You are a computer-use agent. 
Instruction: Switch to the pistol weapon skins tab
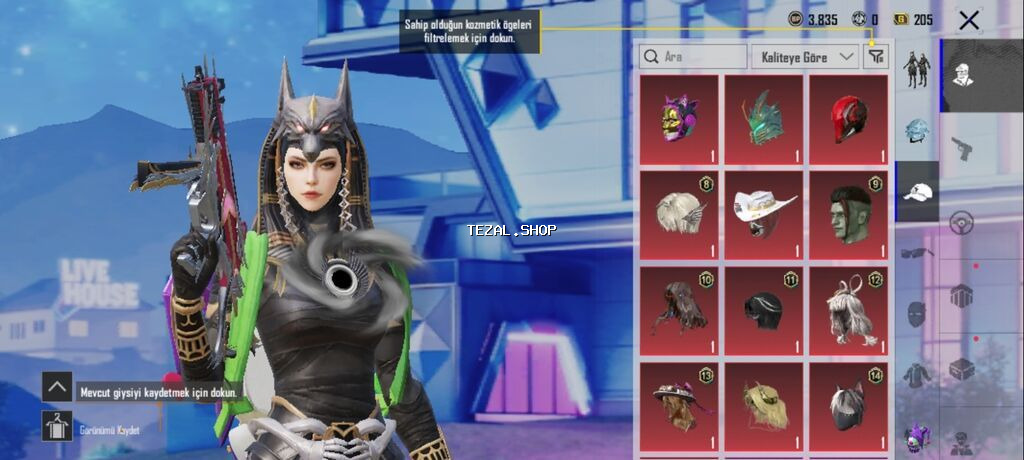(x=963, y=147)
